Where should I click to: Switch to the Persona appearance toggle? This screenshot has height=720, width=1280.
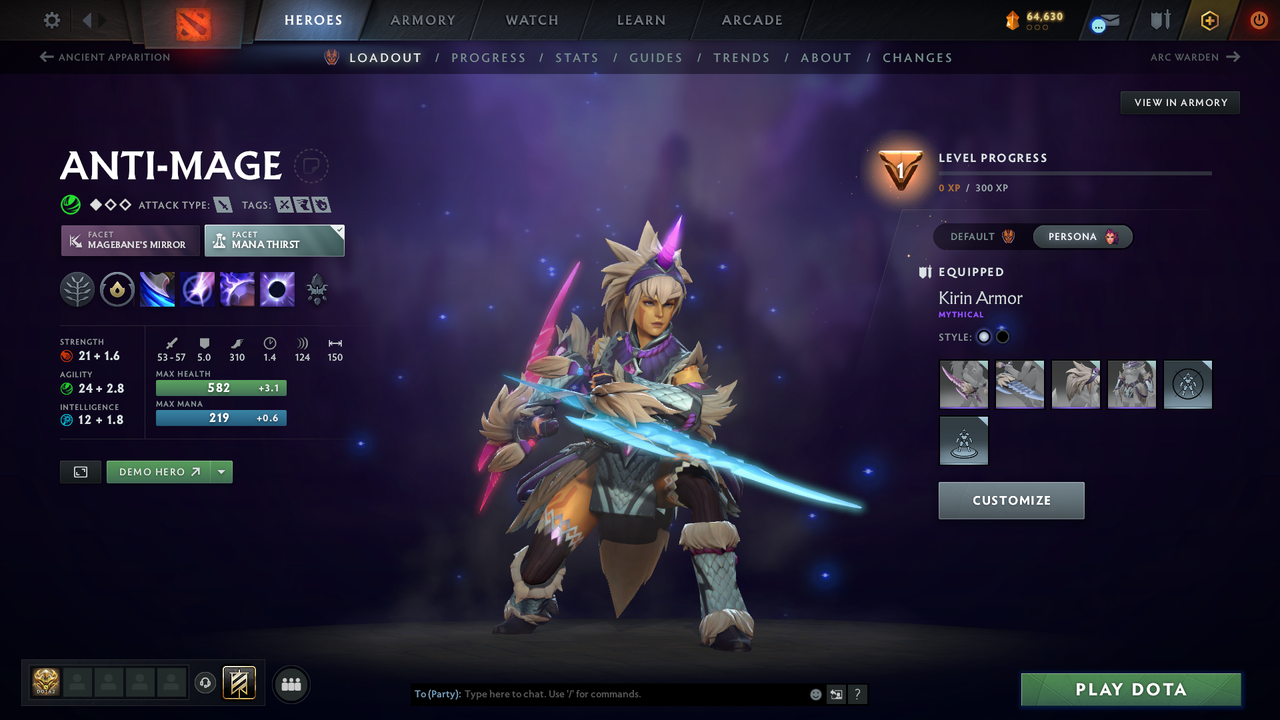[x=1083, y=236]
